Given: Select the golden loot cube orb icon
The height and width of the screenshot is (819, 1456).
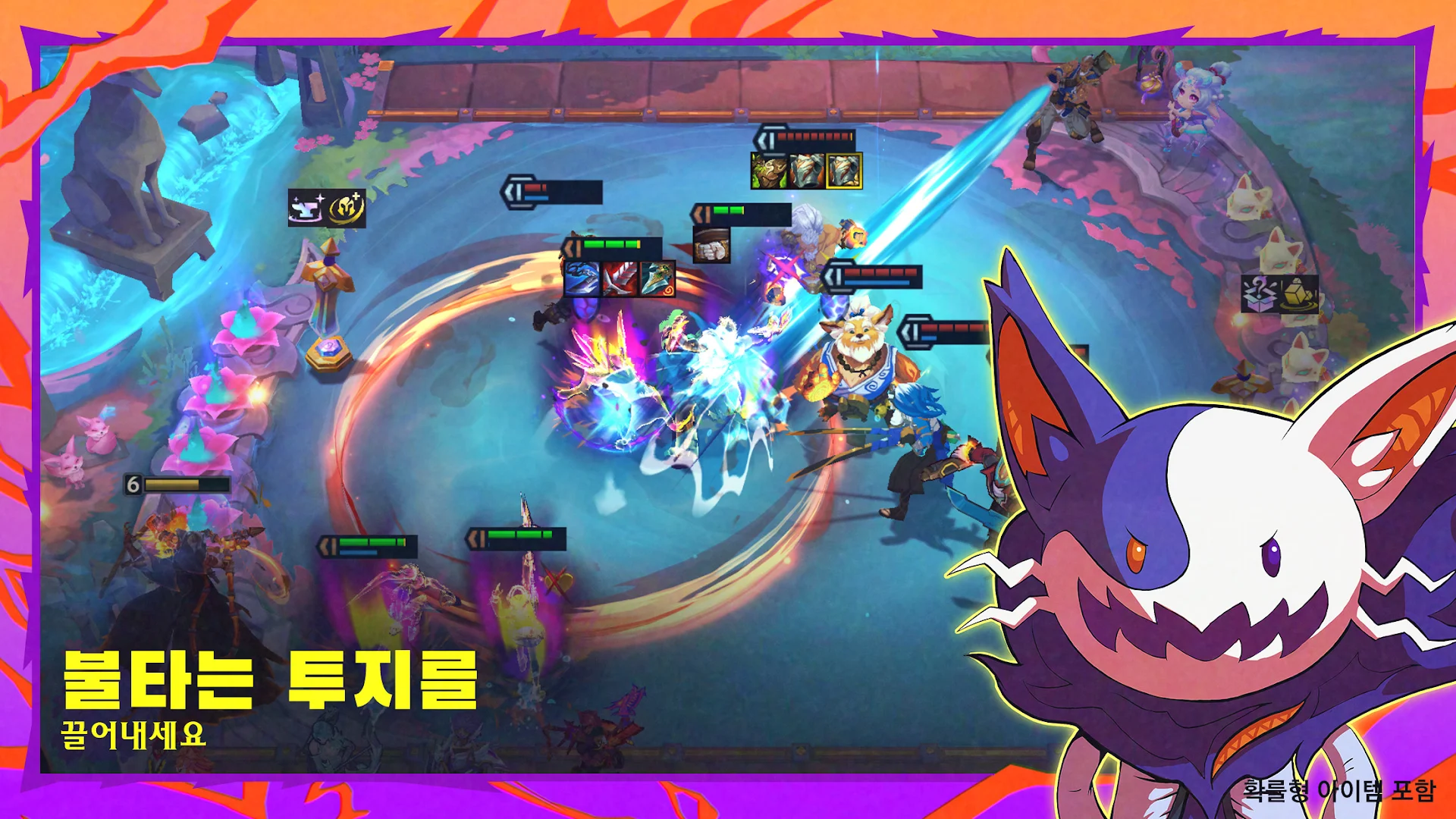Looking at the screenshot, I should pyautogui.click(x=1298, y=294).
